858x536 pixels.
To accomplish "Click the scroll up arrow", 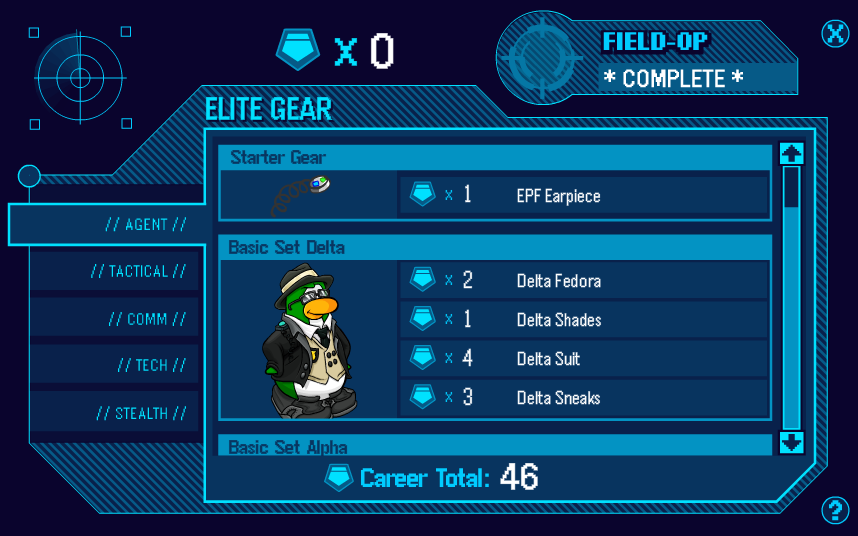I will click(x=791, y=153).
